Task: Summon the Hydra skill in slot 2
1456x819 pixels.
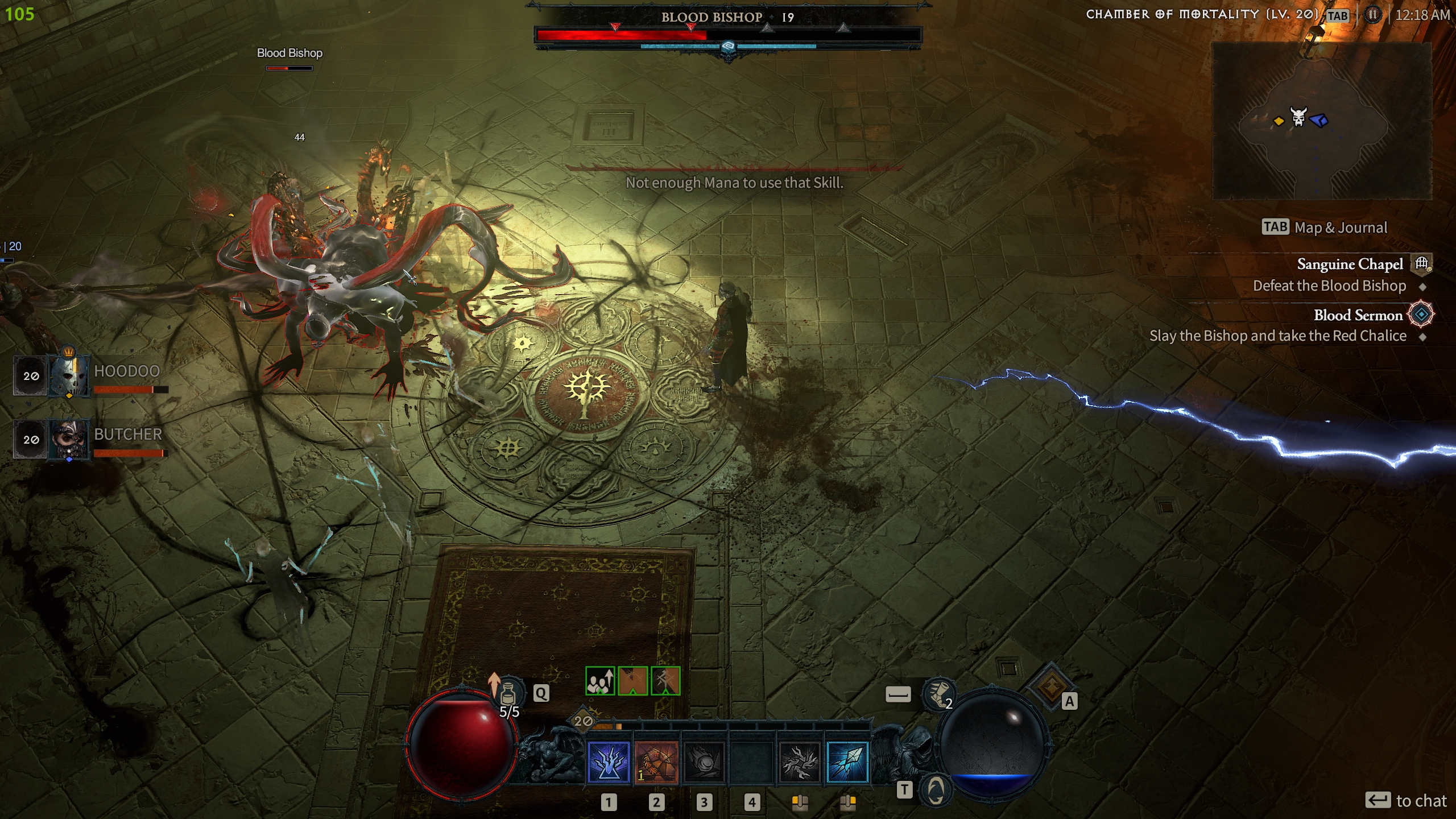Action: 656,762
